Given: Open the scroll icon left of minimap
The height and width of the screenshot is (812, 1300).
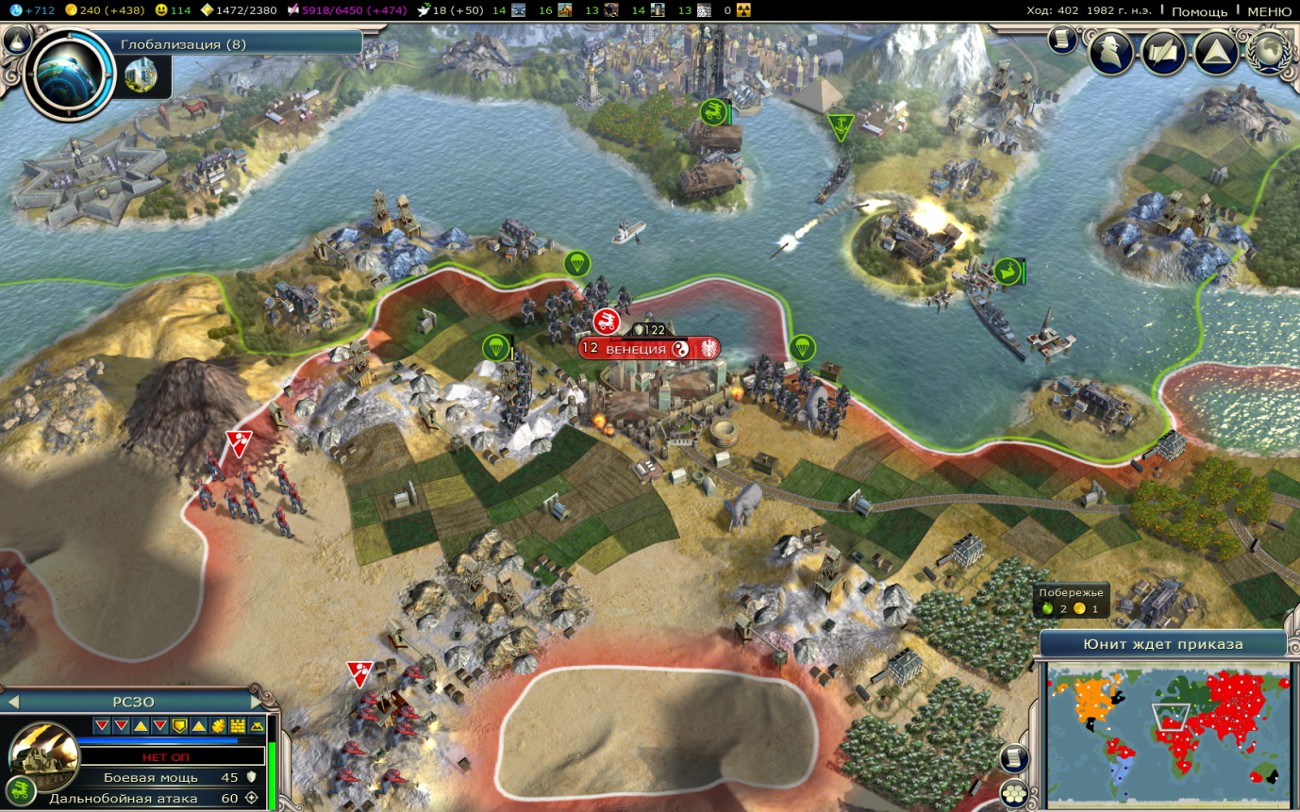Looking at the screenshot, I should [1014, 758].
